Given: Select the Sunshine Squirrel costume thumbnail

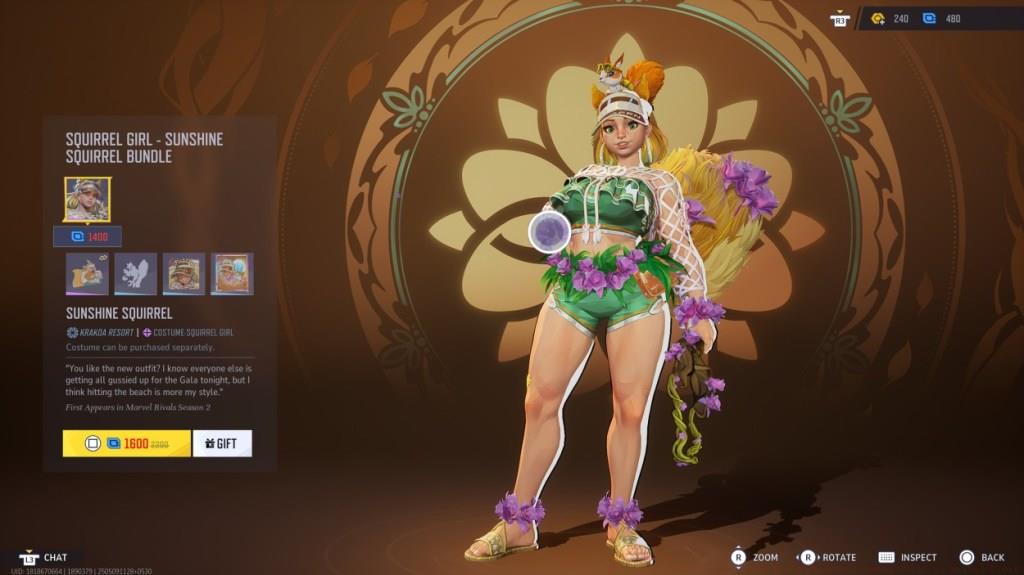Looking at the screenshot, I should [x=87, y=199].
